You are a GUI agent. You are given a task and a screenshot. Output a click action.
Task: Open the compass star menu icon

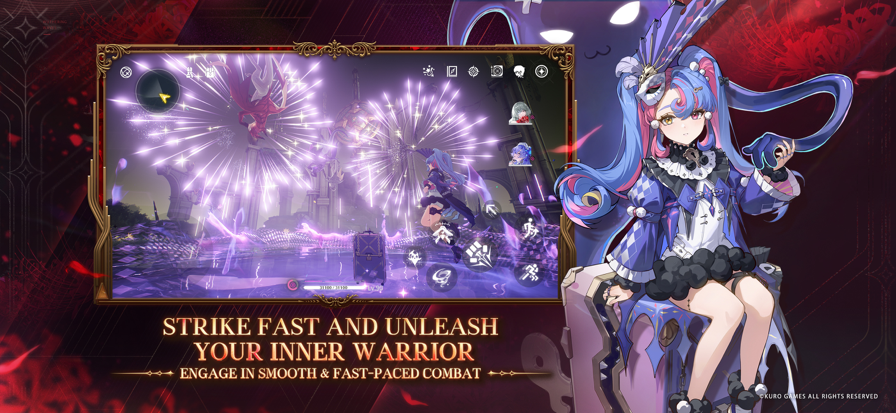pyautogui.click(x=541, y=71)
